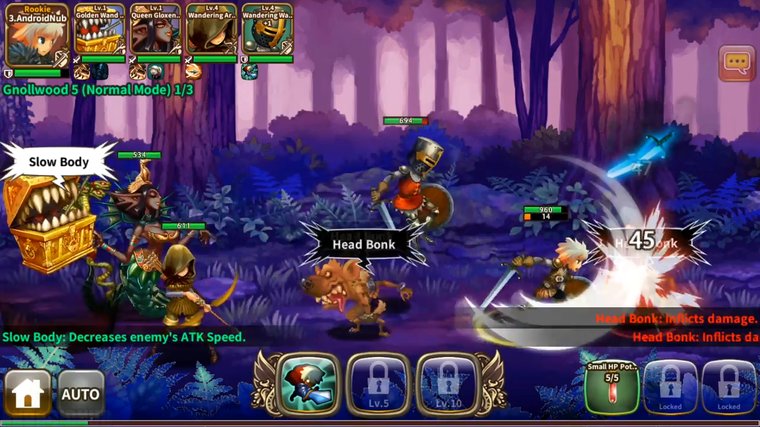The width and height of the screenshot is (760, 427).
Task: Open the chat speech bubble button
Action: pyautogui.click(x=737, y=63)
